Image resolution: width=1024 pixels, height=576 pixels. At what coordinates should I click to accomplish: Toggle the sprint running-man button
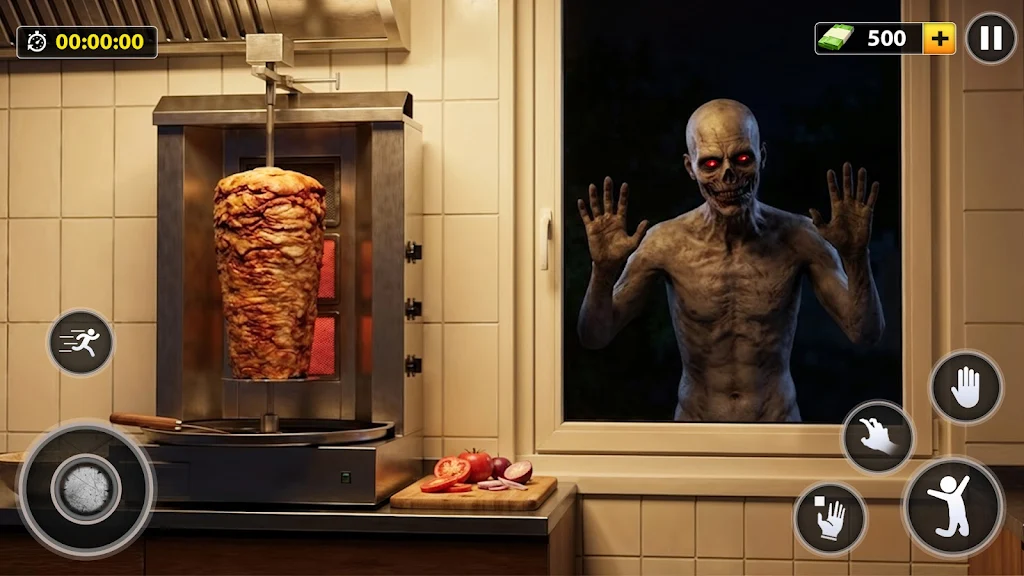pos(81,343)
